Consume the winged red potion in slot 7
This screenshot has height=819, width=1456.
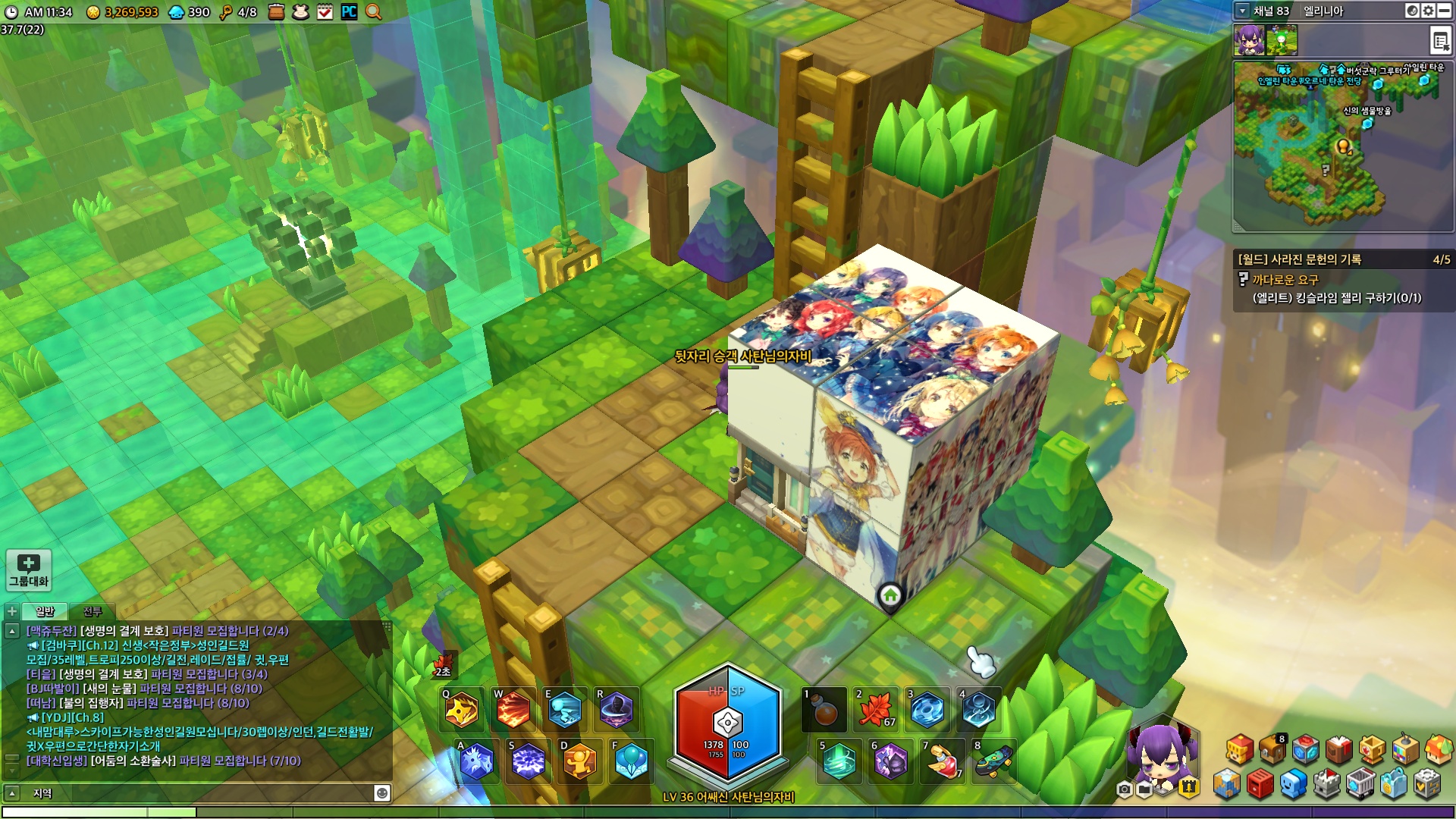pos(943,761)
